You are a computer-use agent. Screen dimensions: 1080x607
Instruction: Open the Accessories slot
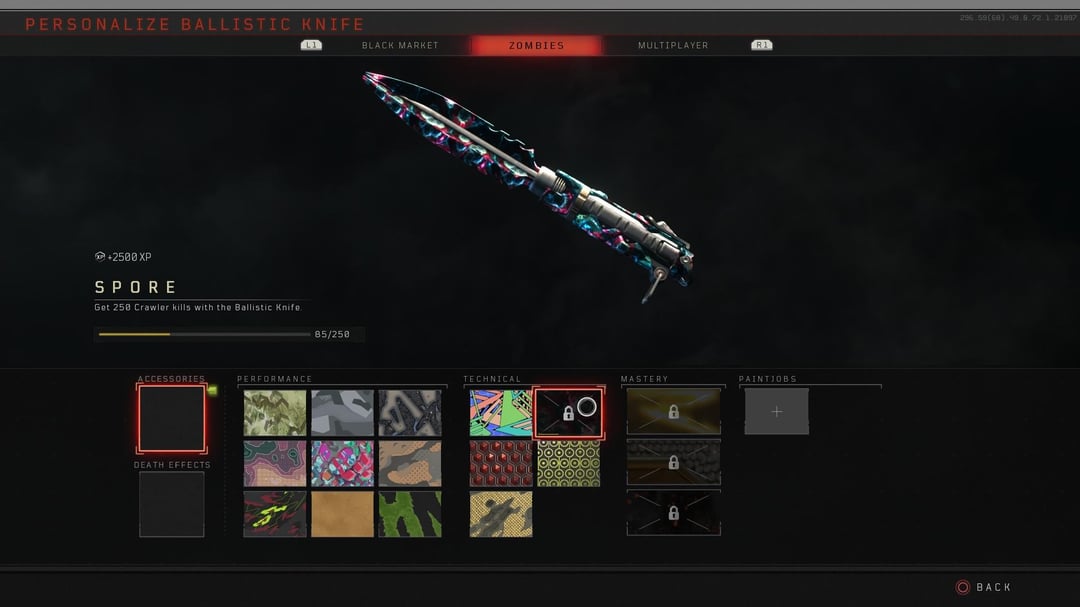171,418
